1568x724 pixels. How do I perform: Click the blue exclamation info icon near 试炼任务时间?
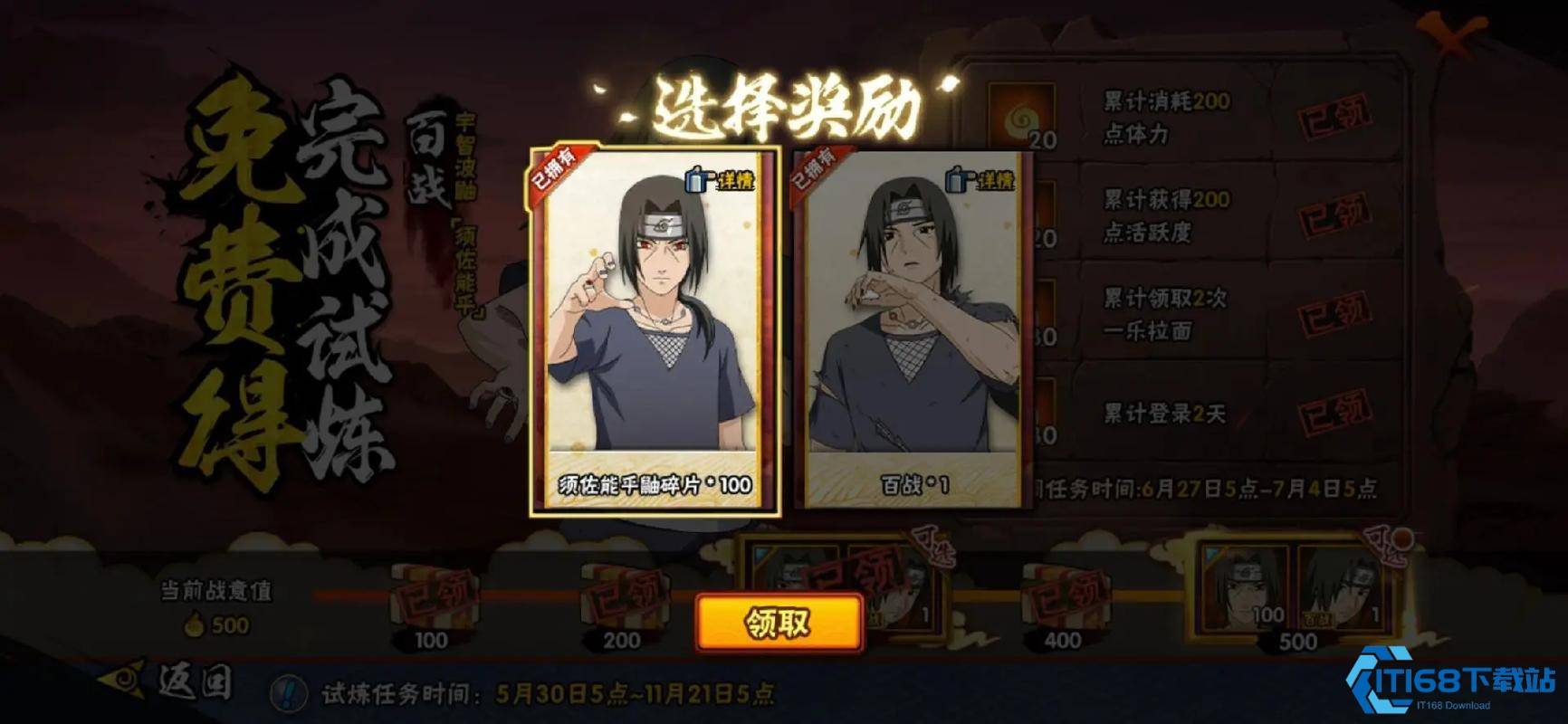click(x=288, y=693)
